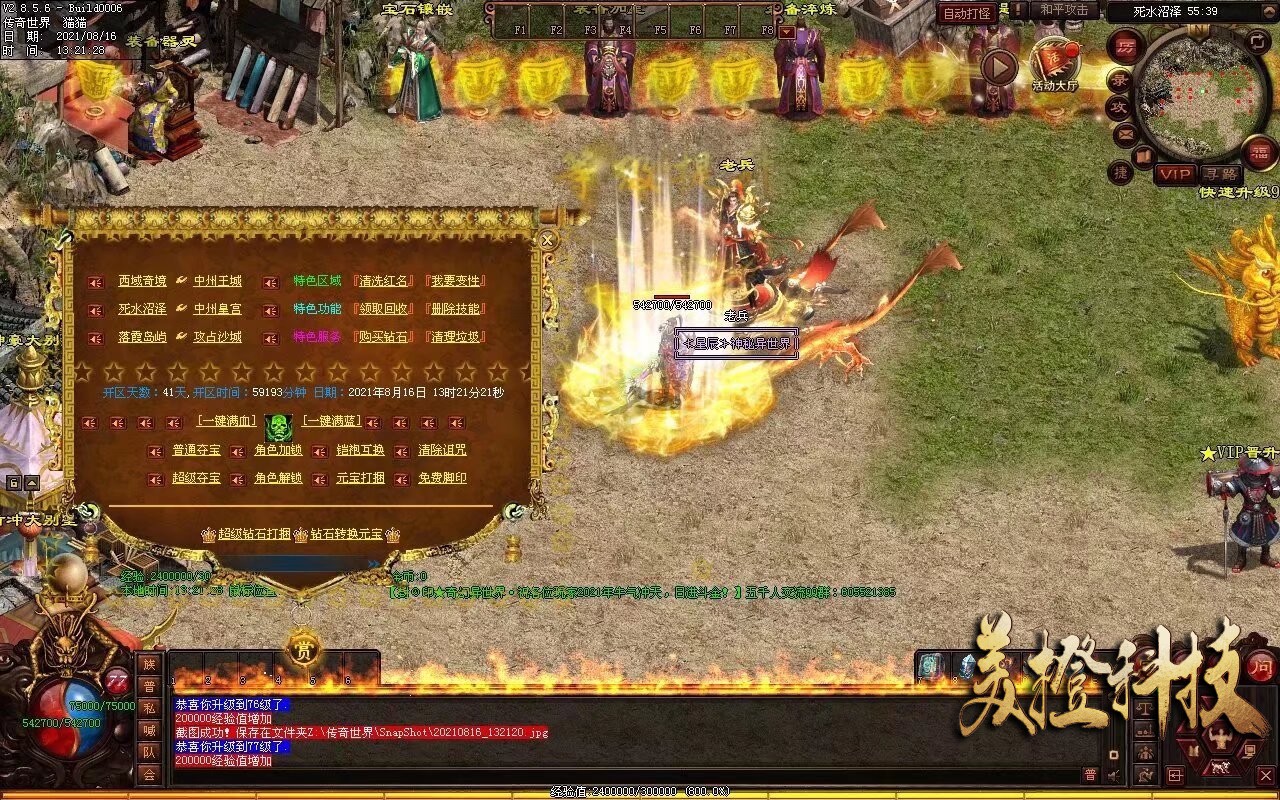Viewport: 1280px width, 800px height.
Task: Open the 普 chat channel selector
Action: [x=1090, y=775]
